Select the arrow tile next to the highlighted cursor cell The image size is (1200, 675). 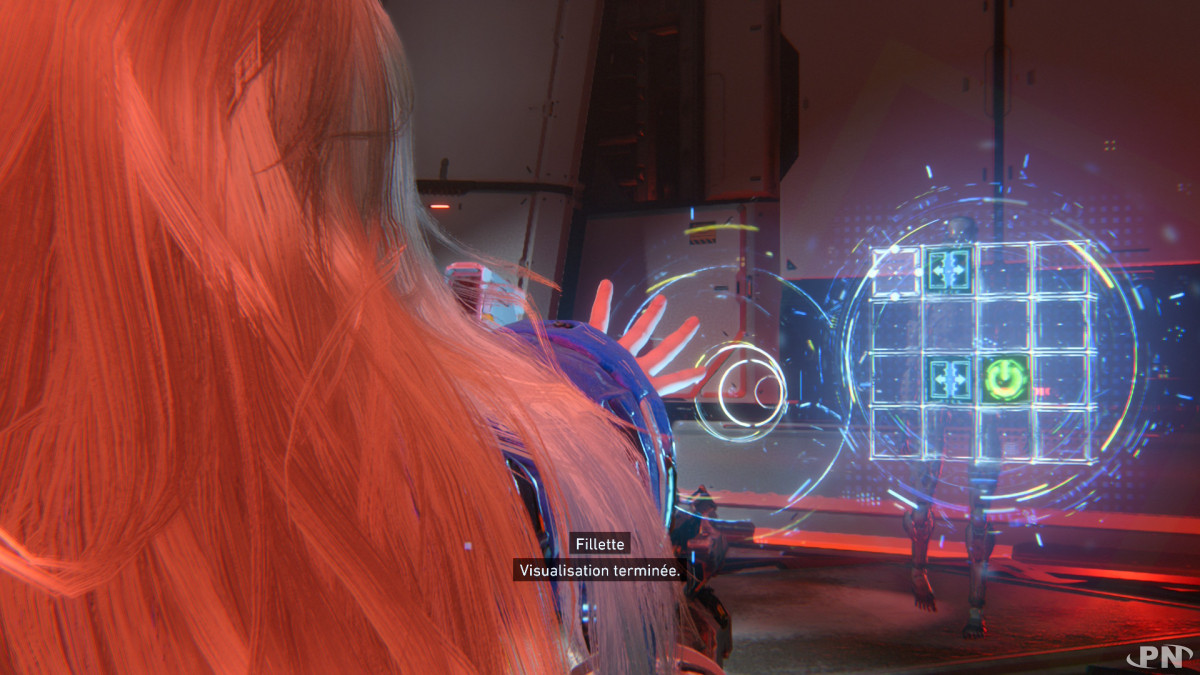click(x=949, y=269)
